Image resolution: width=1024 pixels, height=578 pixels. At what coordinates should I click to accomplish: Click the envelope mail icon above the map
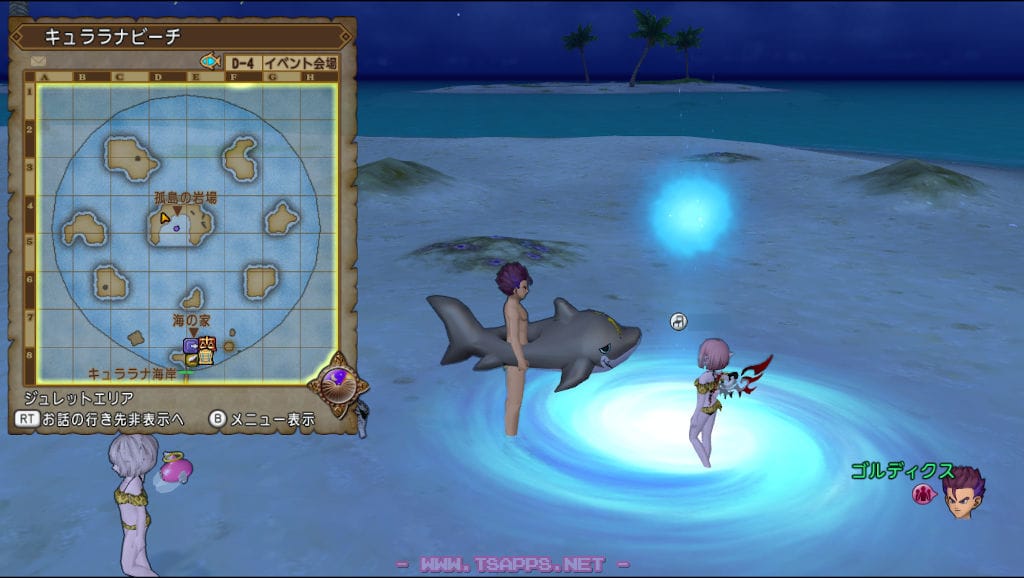[x=39, y=62]
